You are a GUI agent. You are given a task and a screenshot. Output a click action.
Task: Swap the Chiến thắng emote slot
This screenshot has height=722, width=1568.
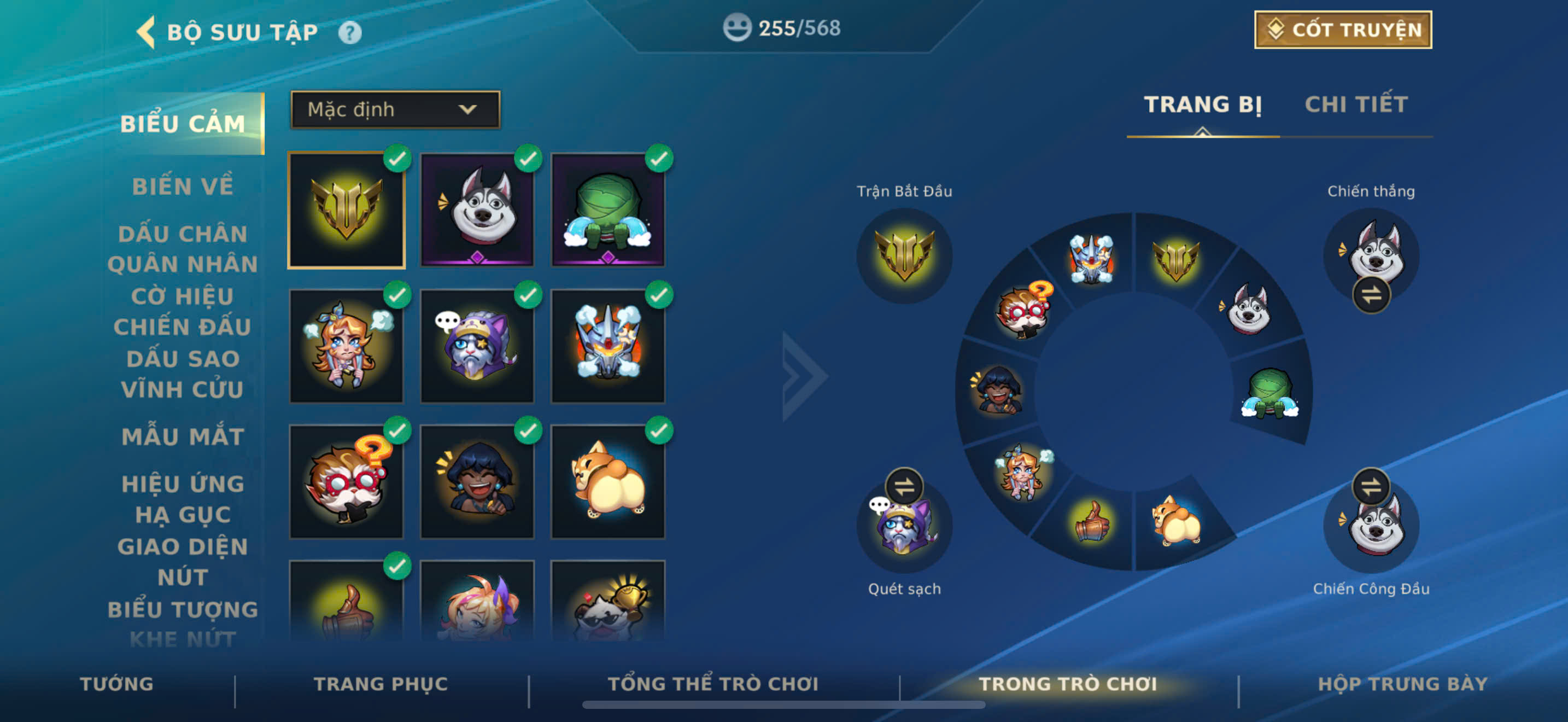(x=1371, y=295)
